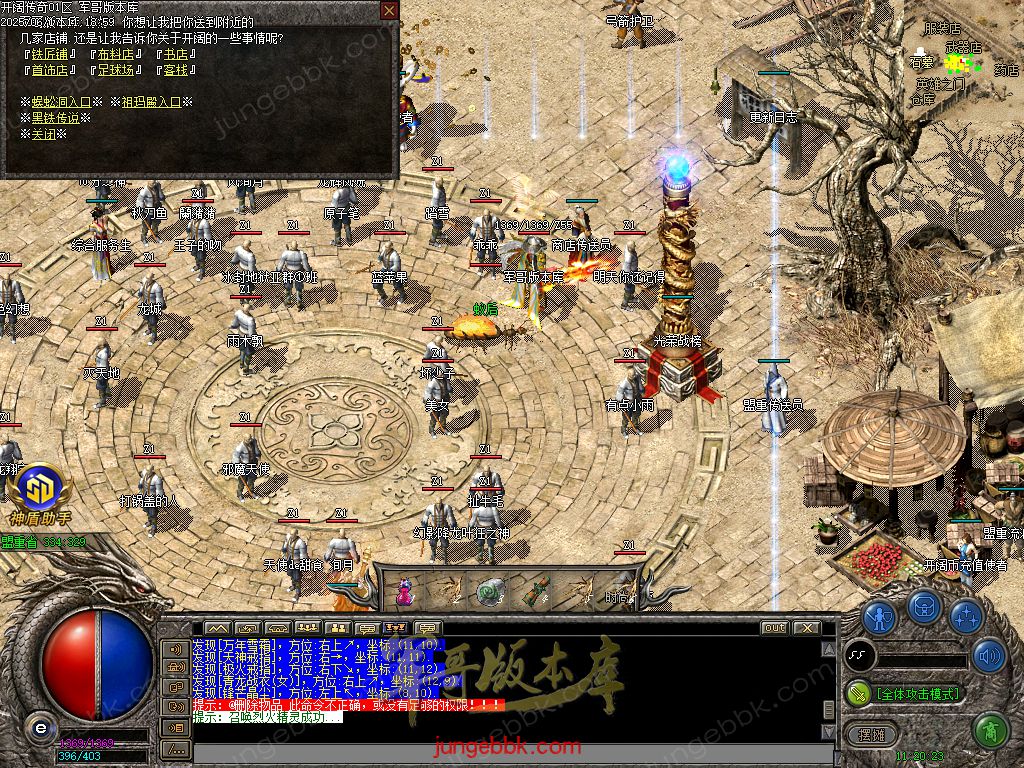Open the skills panel with sparkle icon

click(966, 617)
